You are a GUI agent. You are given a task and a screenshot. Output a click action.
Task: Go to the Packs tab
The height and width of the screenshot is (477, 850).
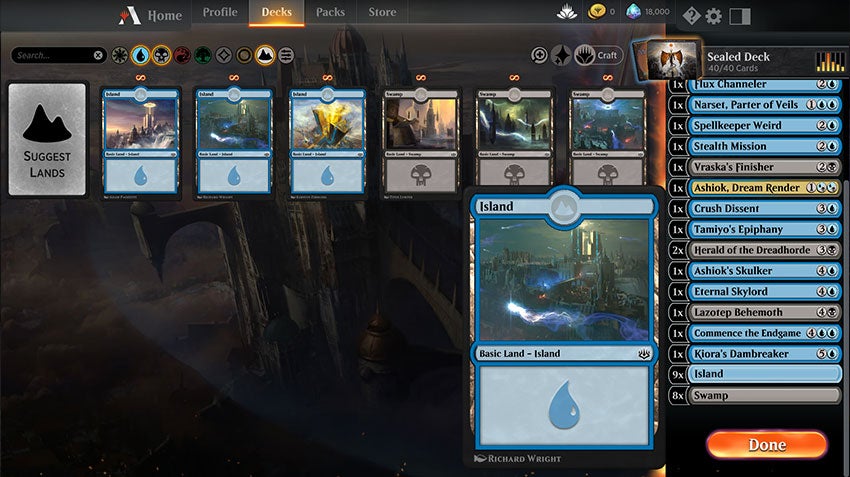tap(330, 13)
